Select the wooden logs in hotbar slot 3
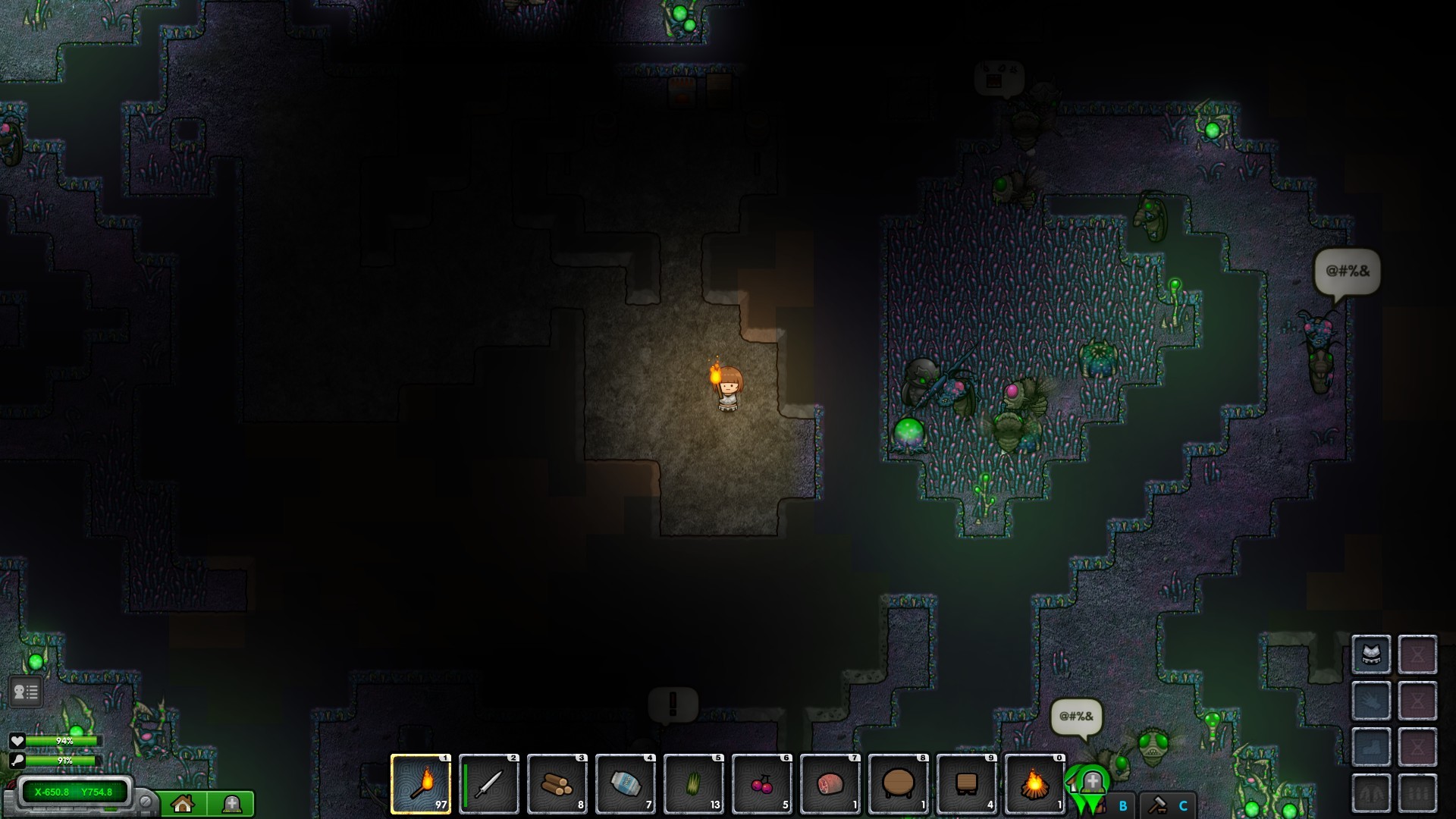Viewport: 1456px width, 819px height. [x=557, y=785]
